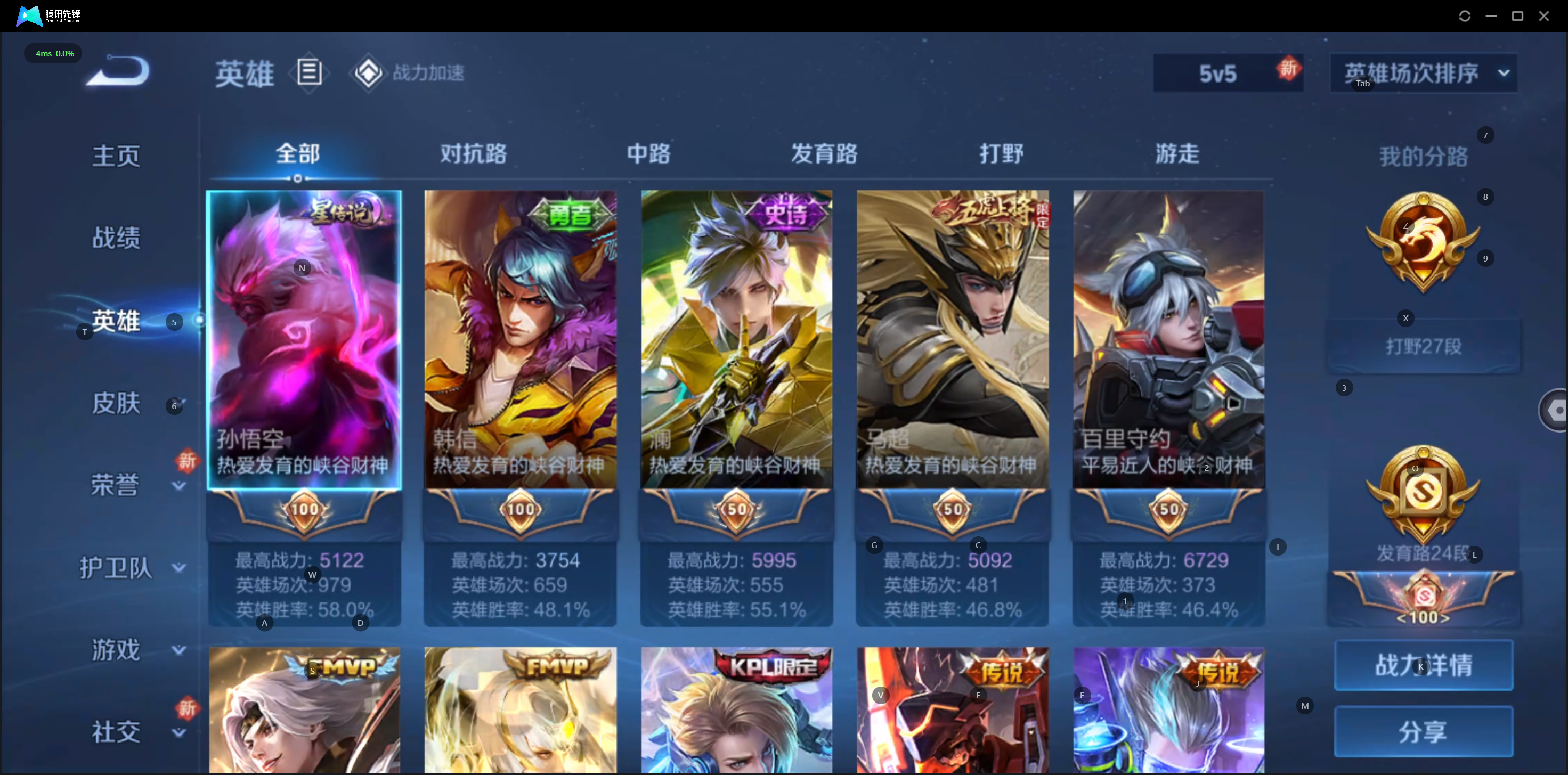Select the 5v5 mode button
The image size is (1568, 775).
click(x=1217, y=74)
